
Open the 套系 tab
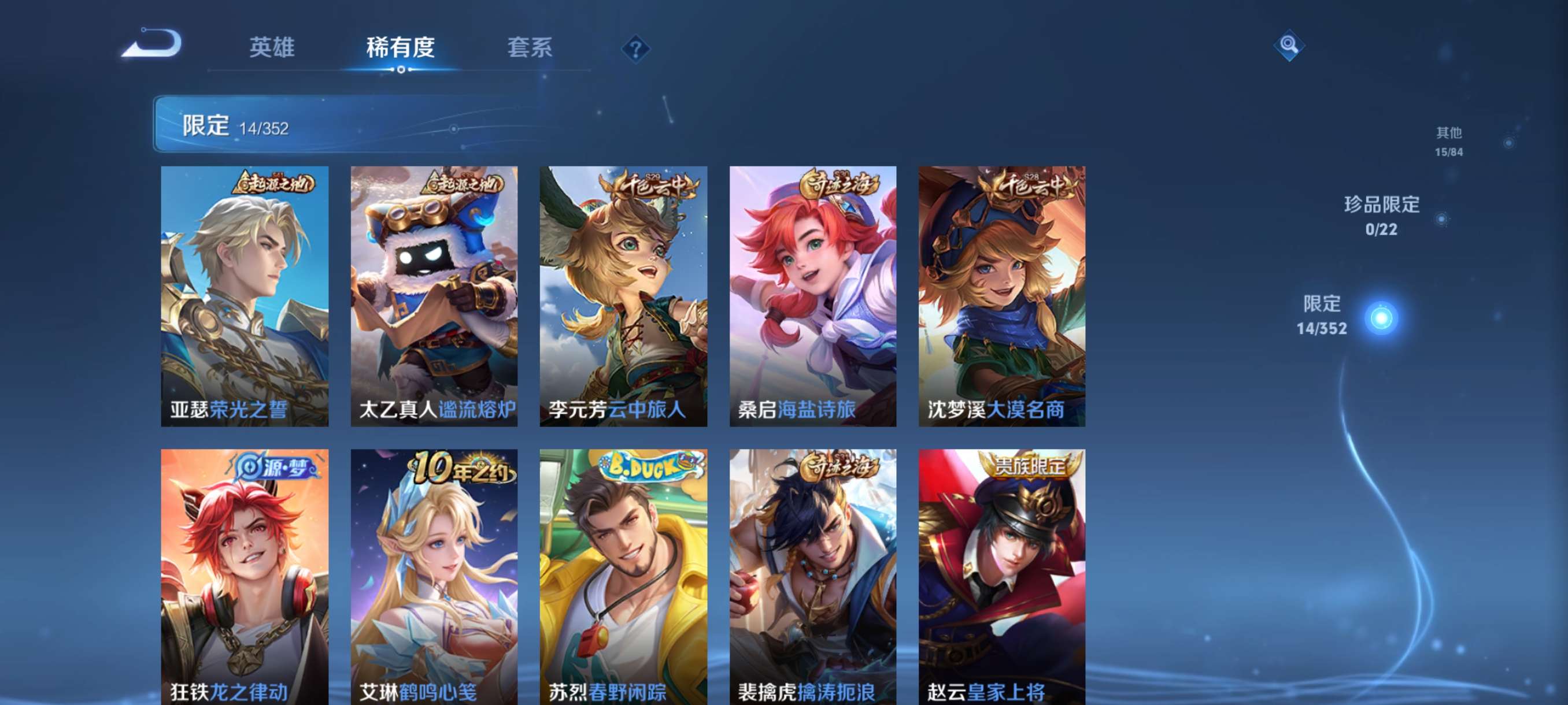point(530,47)
